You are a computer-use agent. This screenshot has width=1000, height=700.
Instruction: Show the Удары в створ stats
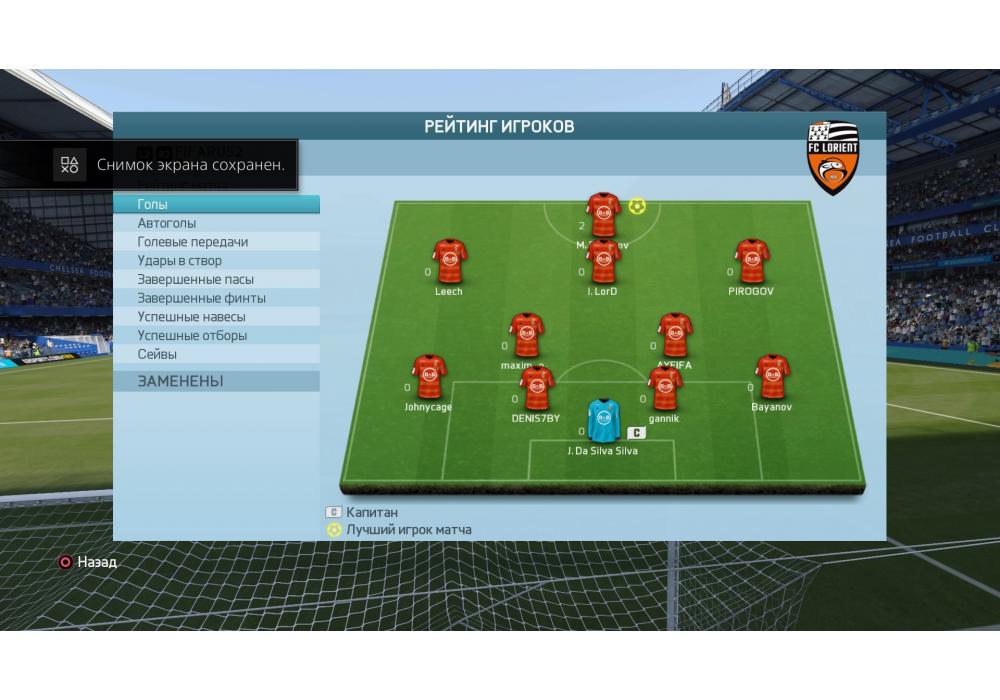[x=217, y=261]
